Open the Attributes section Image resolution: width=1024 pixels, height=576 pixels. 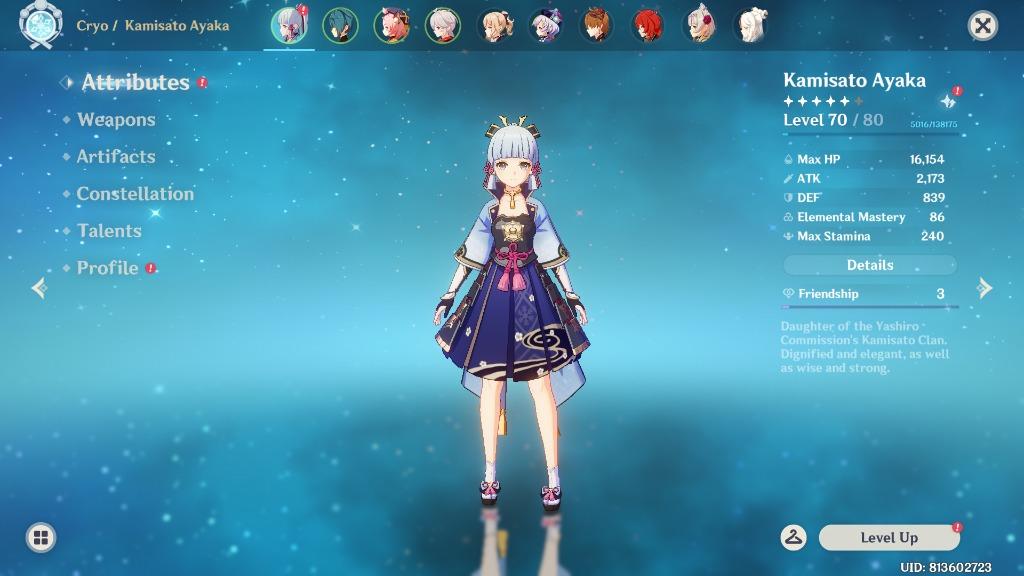135,83
